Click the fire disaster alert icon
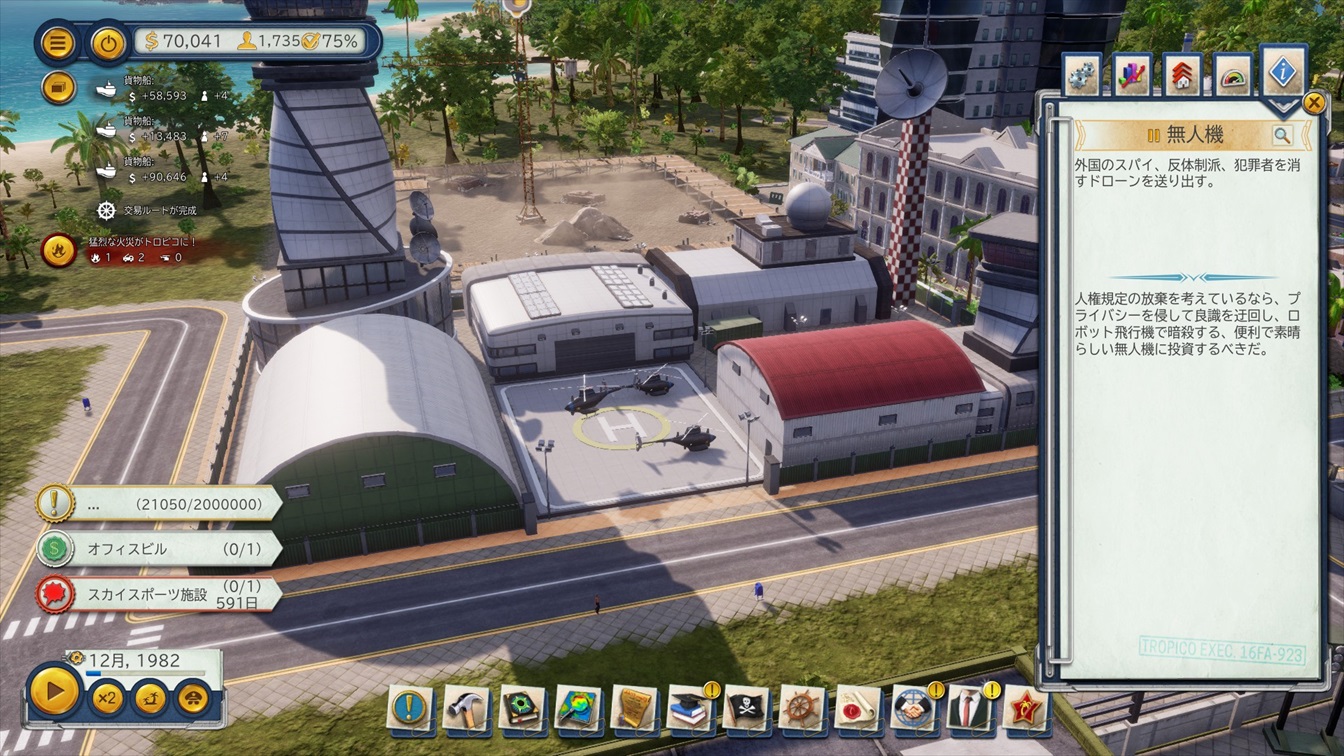 pyautogui.click(x=59, y=250)
